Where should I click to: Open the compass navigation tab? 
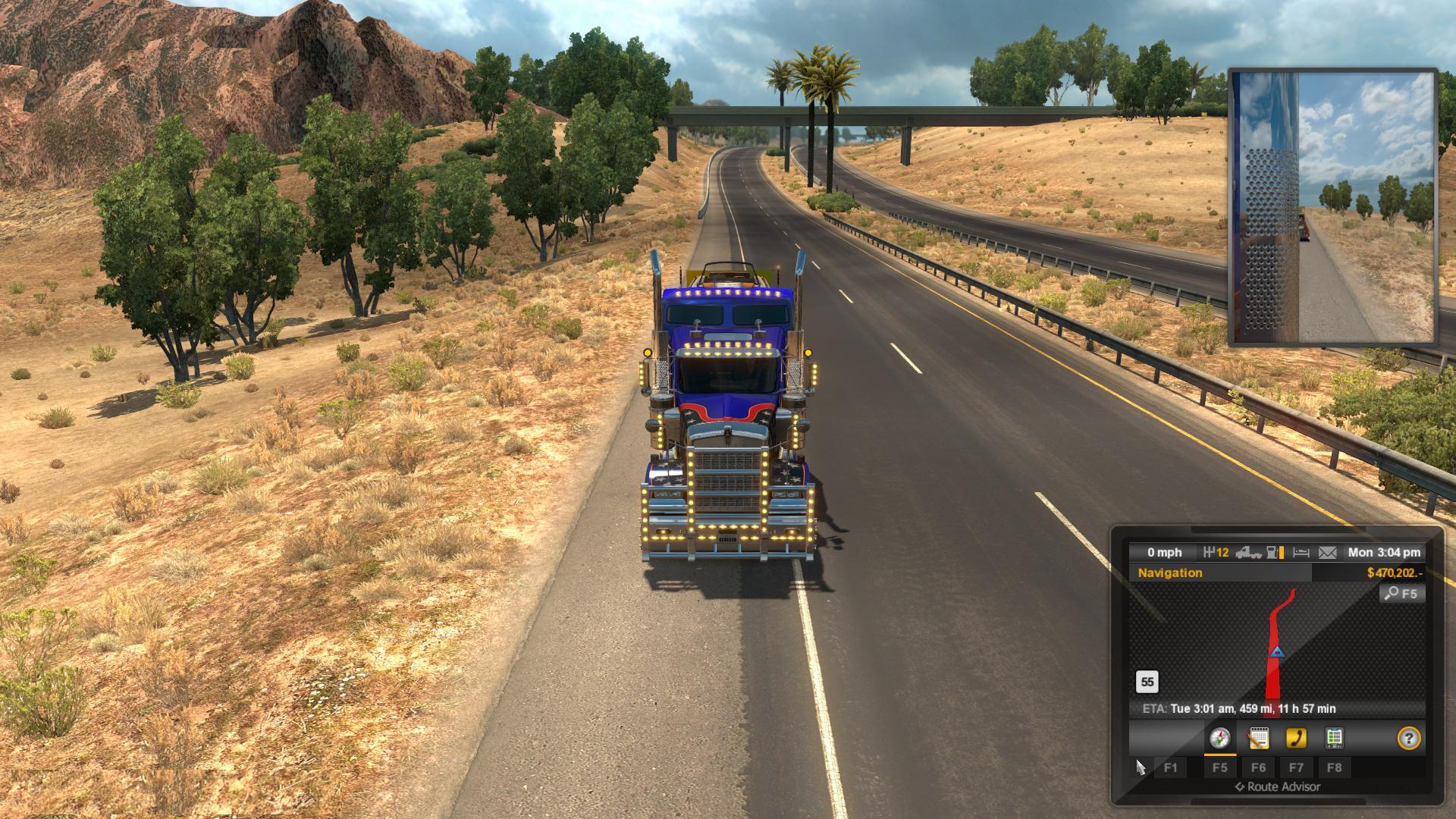[x=1219, y=738]
